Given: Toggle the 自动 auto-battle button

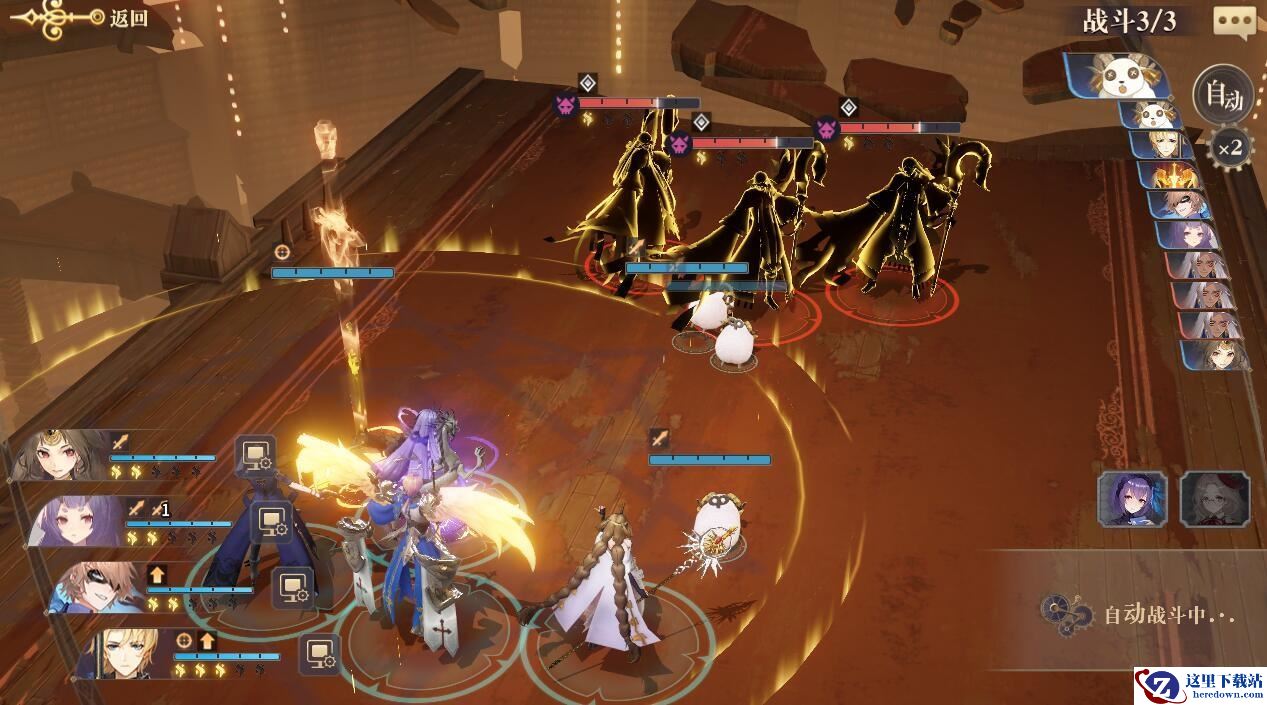Looking at the screenshot, I should pos(1223,96).
